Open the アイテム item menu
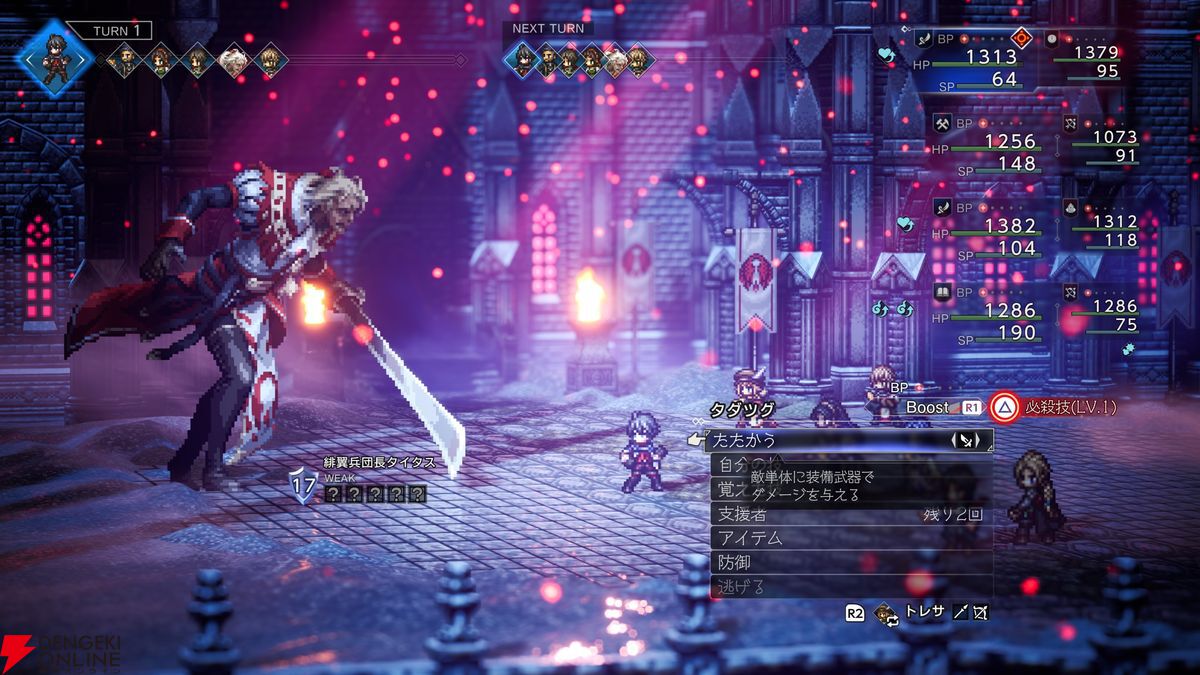1200x675 pixels. [749, 538]
